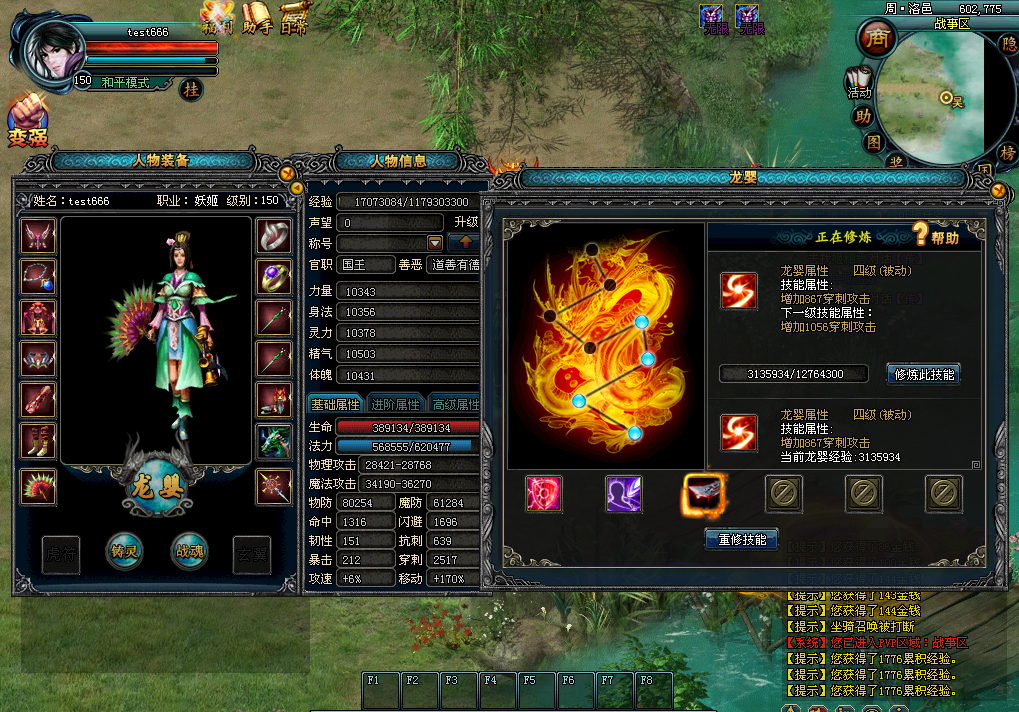The width and height of the screenshot is (1019, 712).
Task: Switch to the 进阶属性 tab
Action: coord(395,404)
